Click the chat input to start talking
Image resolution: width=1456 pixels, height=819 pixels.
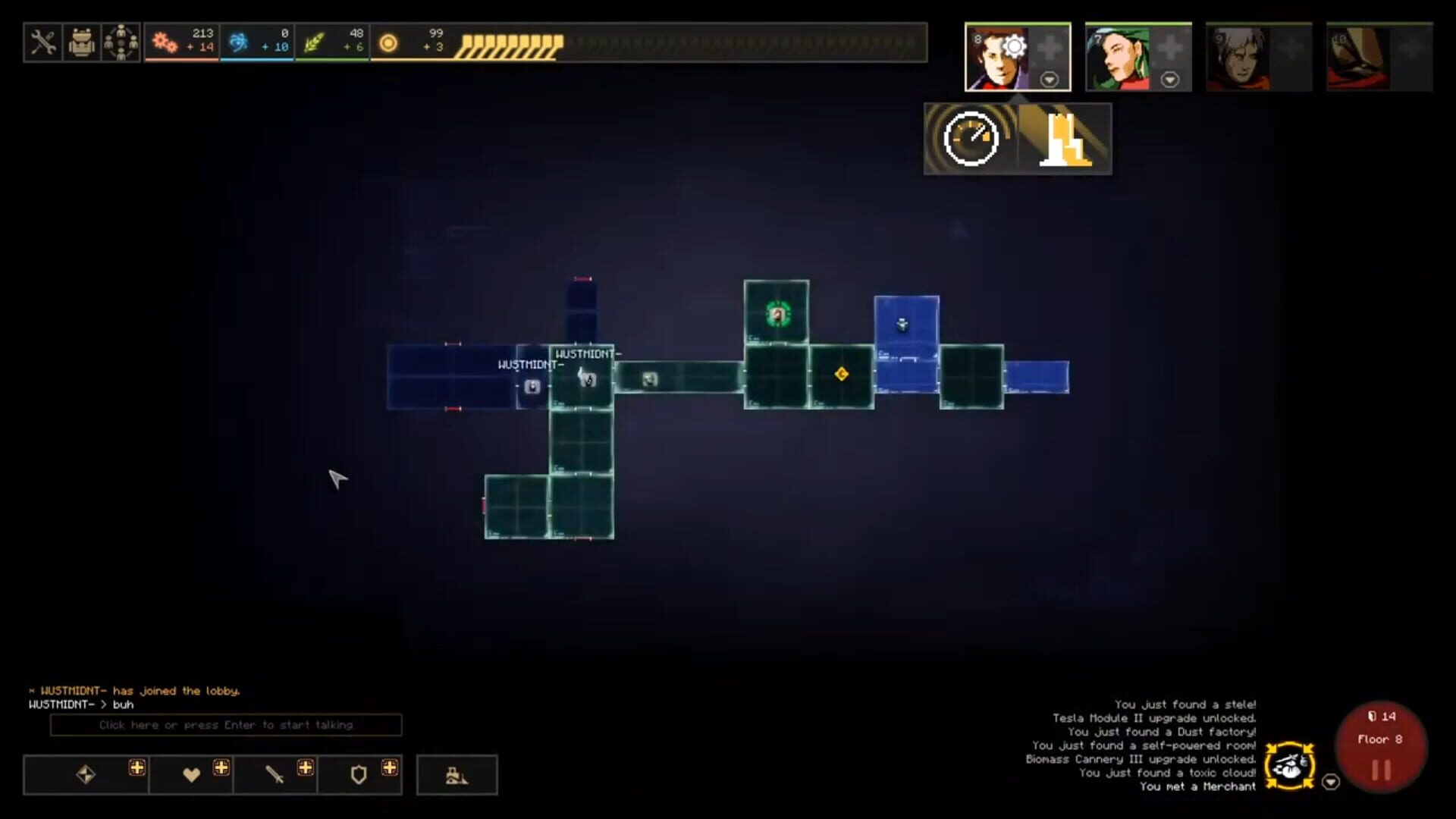pyautogui.click(x=225, y=725)
